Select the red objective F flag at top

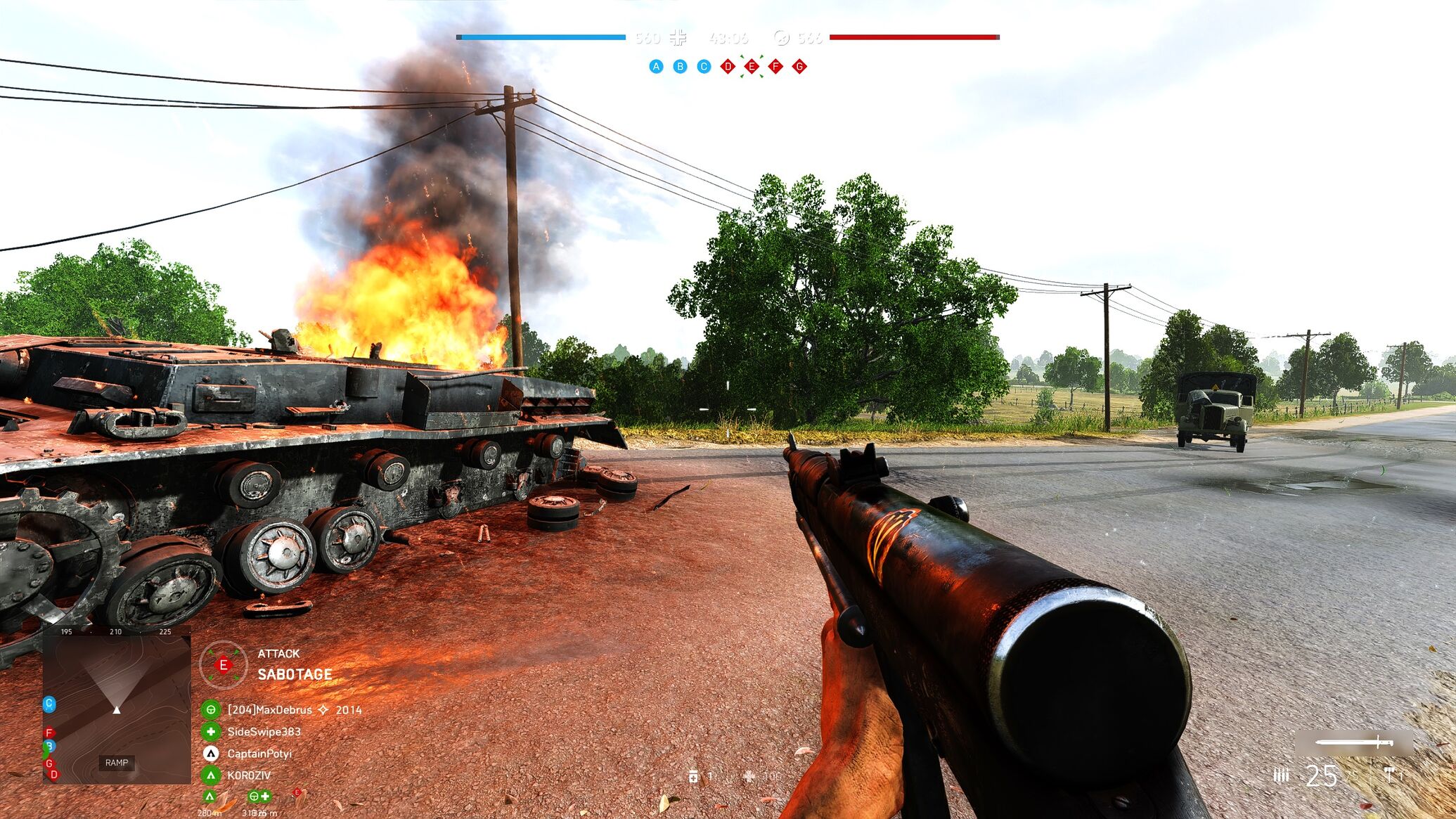(775, 67)
